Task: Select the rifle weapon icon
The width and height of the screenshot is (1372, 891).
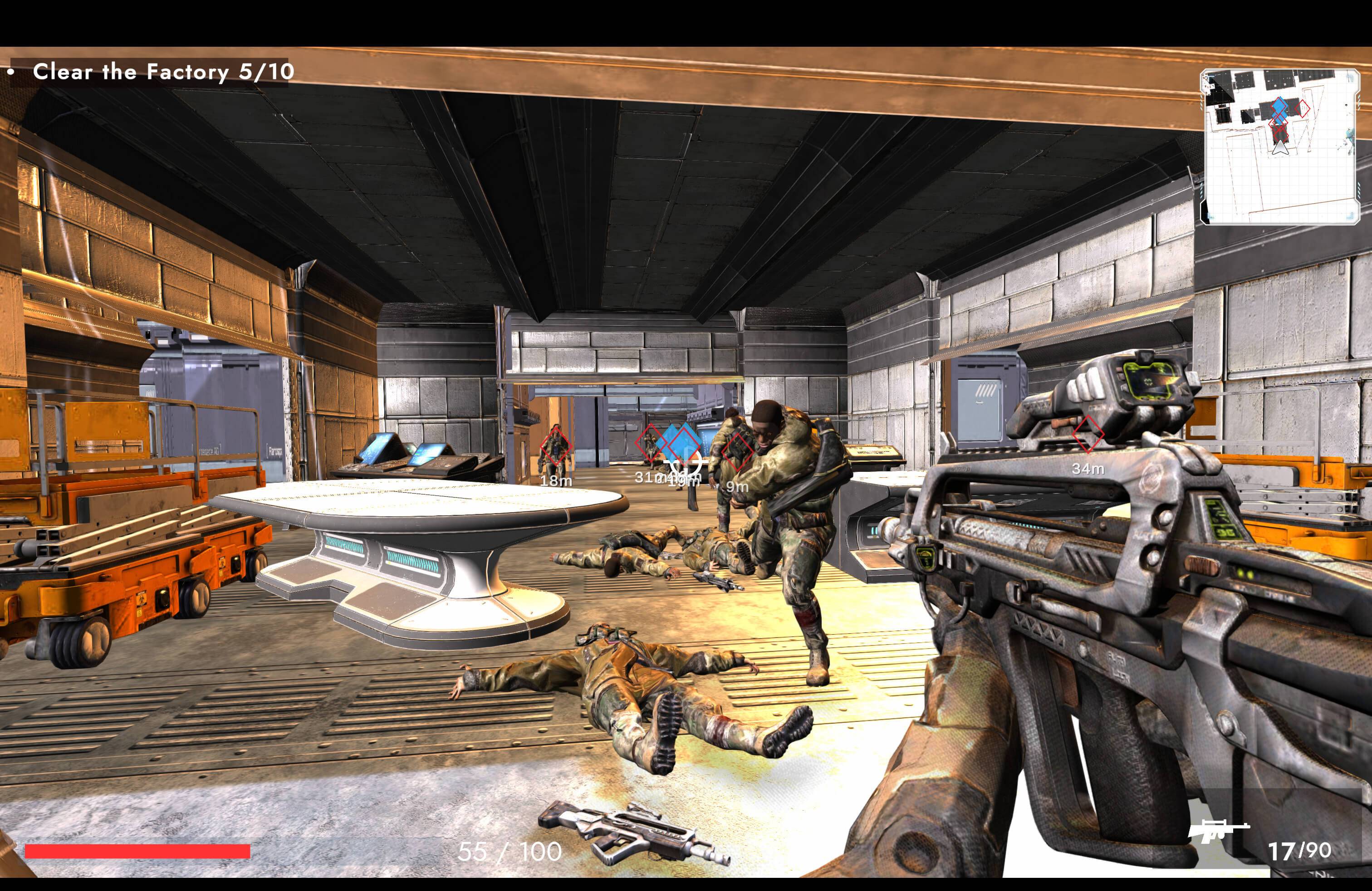Action: click(1217, 831)
